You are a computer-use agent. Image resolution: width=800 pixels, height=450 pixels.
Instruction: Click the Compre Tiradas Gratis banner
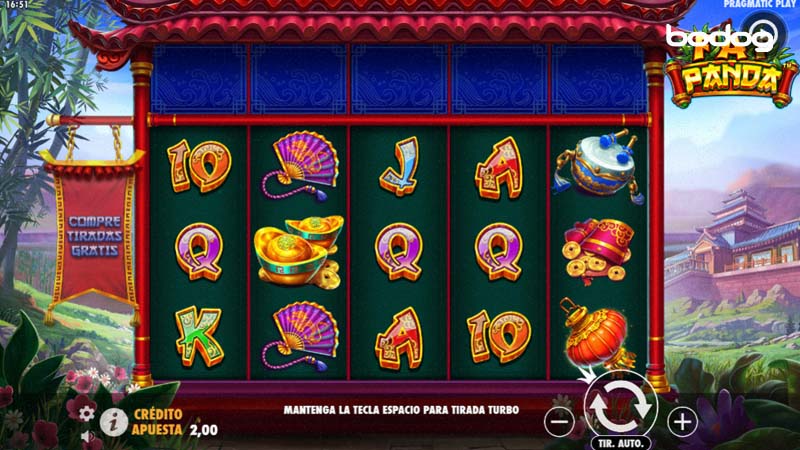point(95,234)
